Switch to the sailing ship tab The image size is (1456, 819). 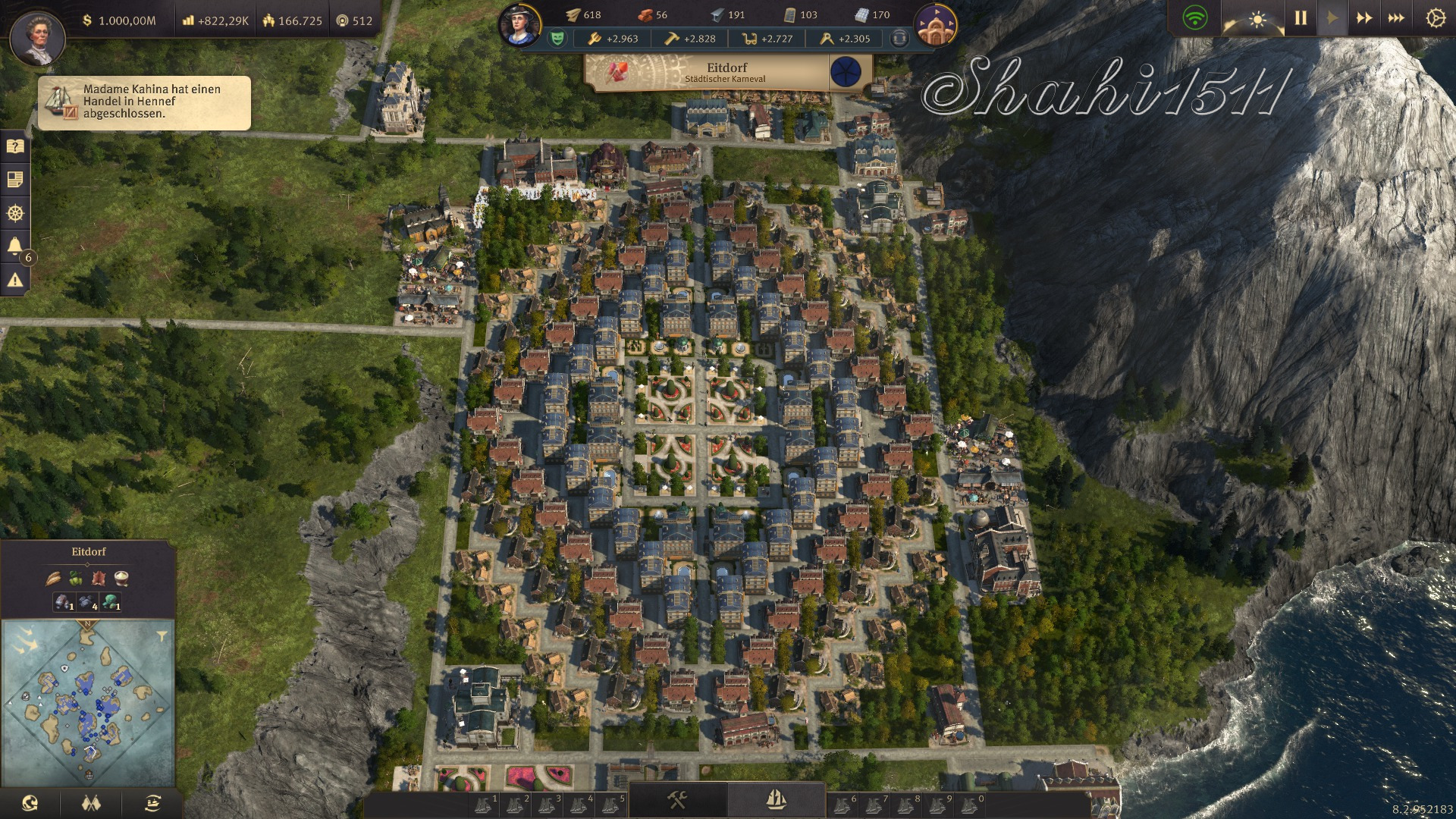pyautogui.click(x=776, y=799)
